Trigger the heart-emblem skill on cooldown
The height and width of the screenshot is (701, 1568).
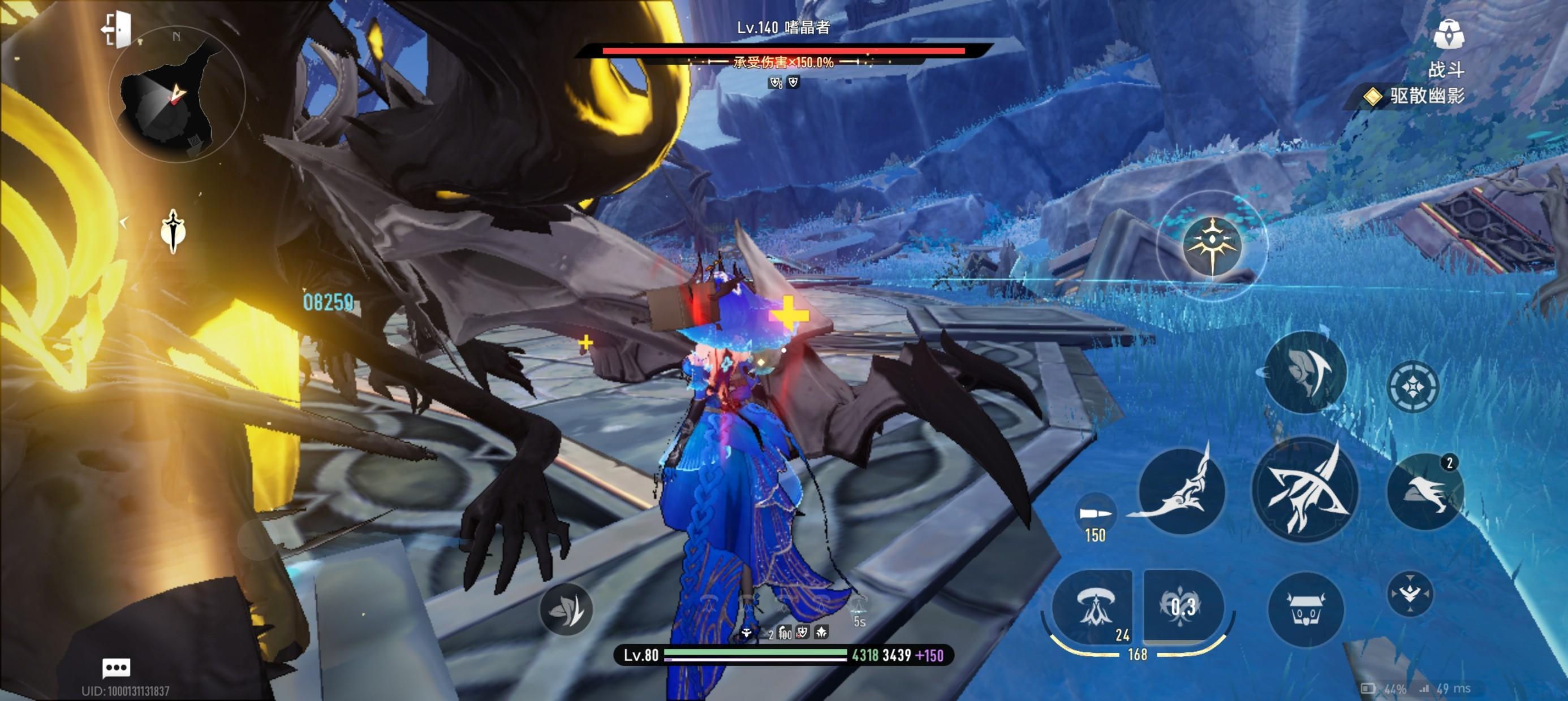1183,606
